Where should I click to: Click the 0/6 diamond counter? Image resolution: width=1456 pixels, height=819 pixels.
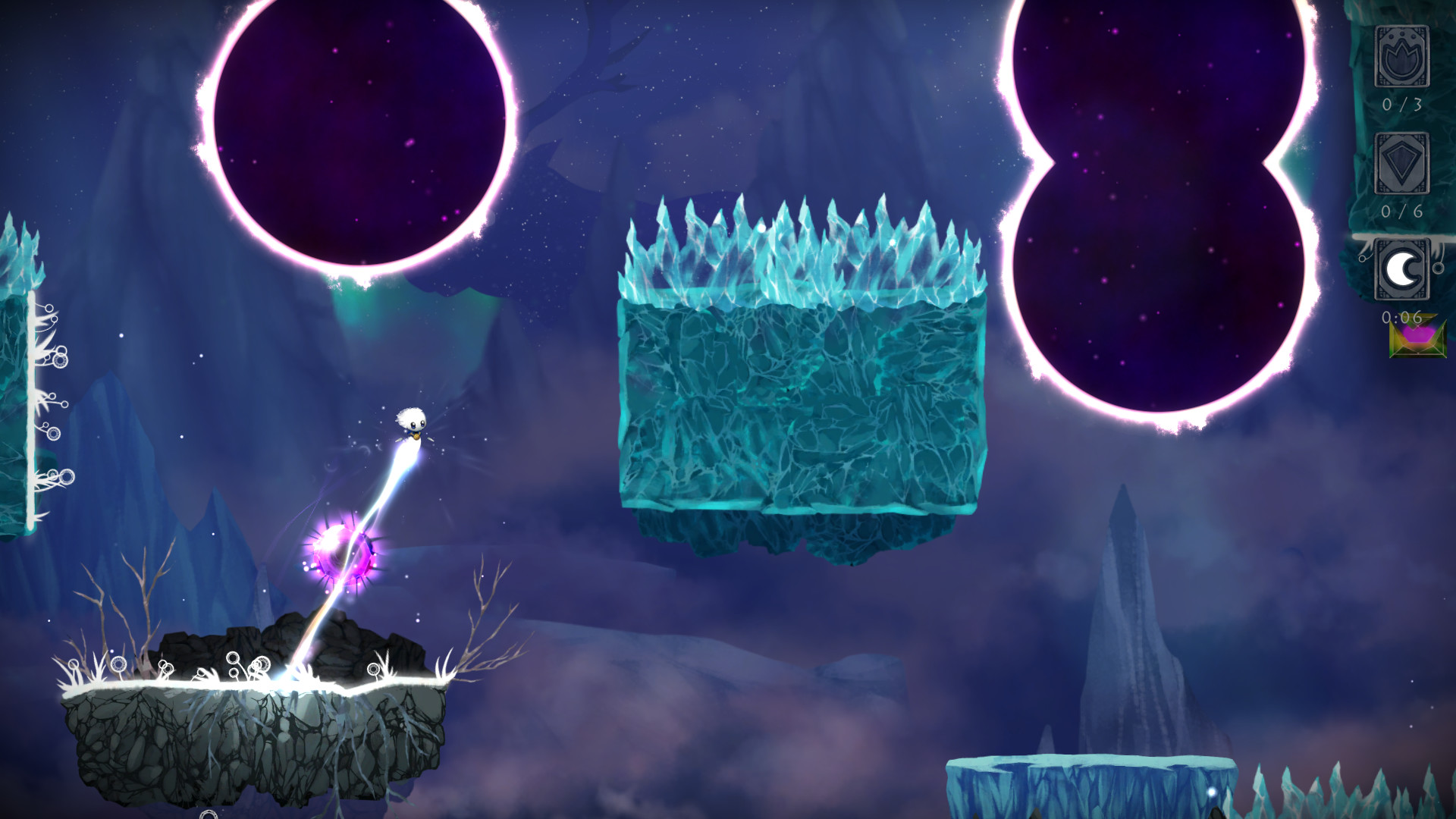tap(1403, 211)
